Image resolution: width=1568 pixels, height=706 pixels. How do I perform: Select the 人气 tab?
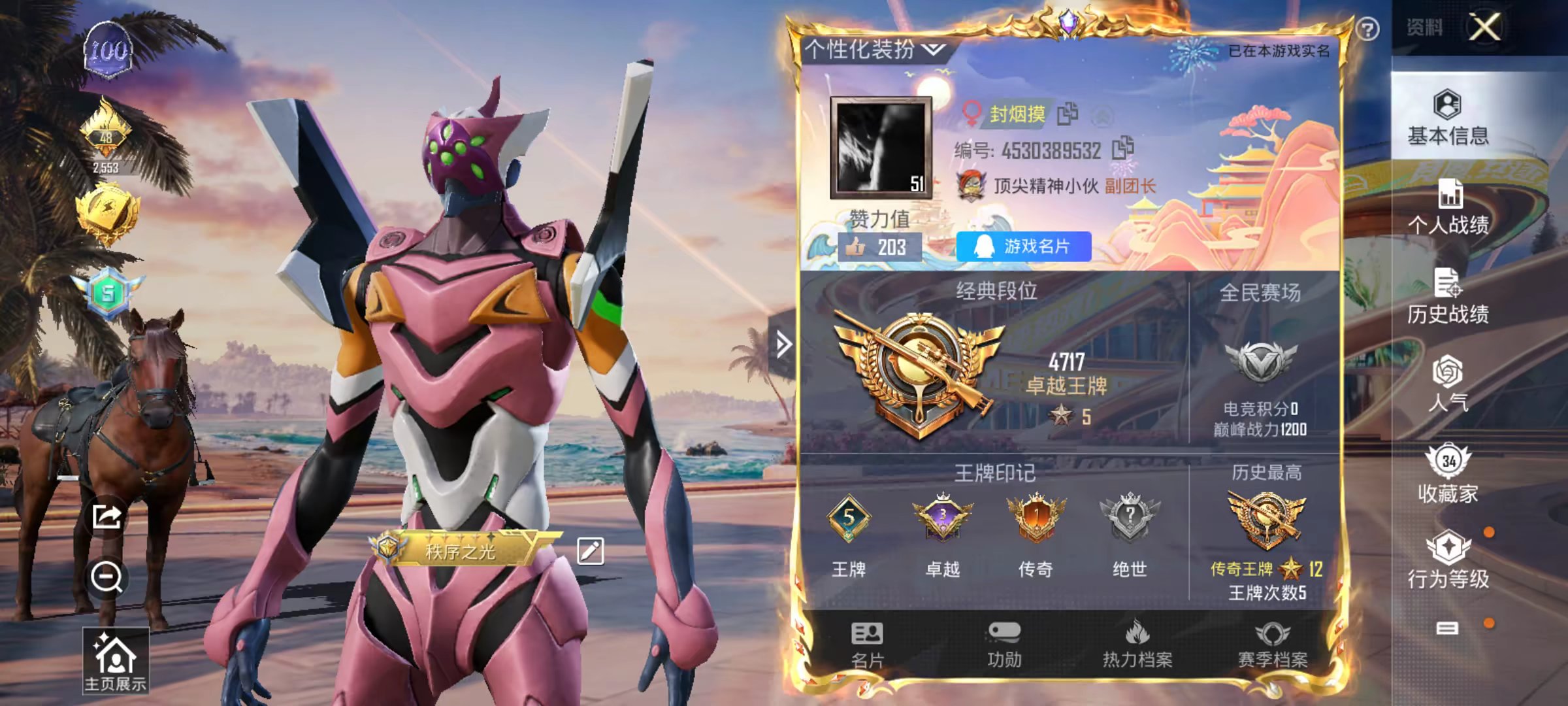(x=1448, y=384)
